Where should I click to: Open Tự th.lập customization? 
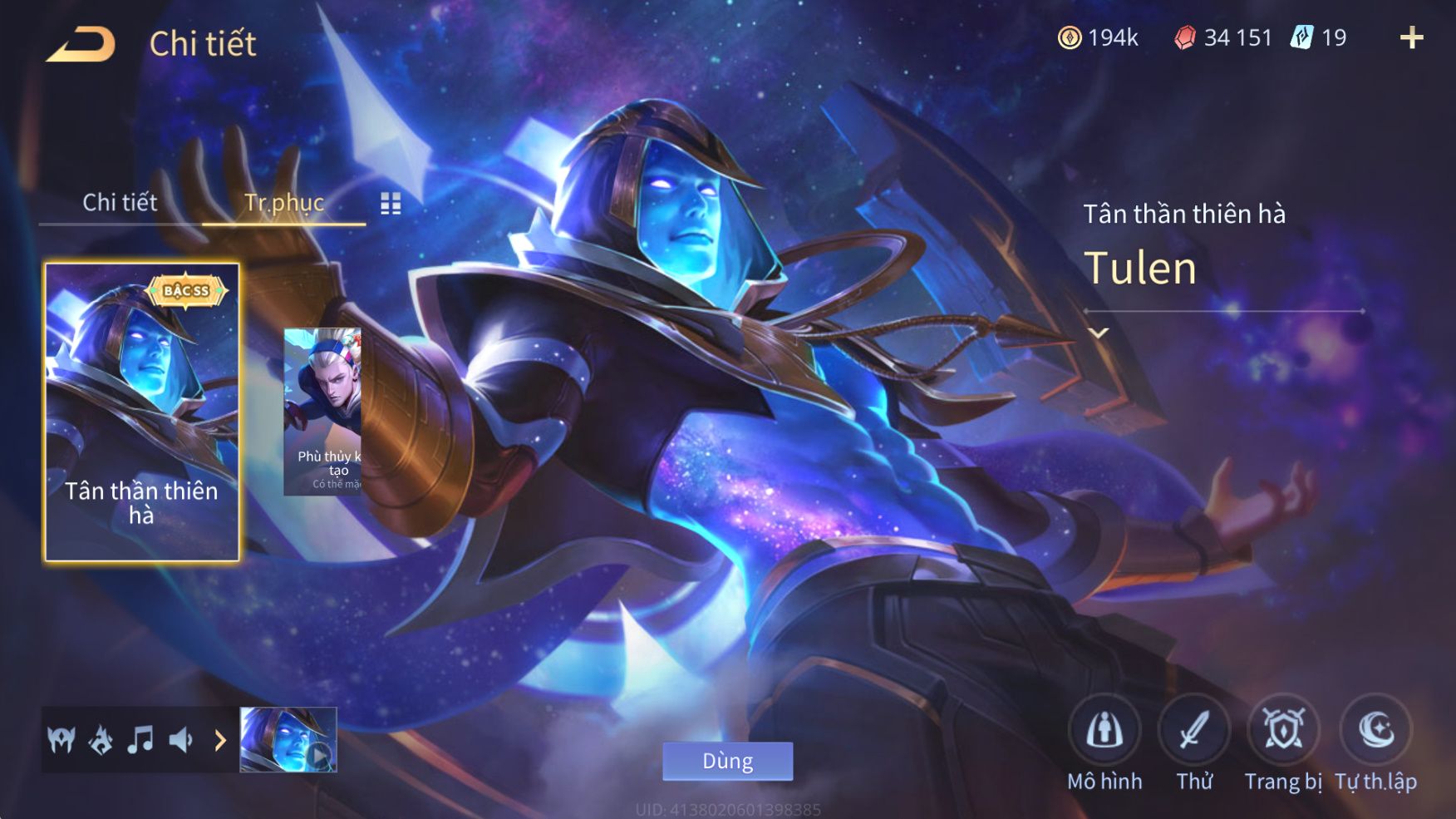(x=1375, y=730)
